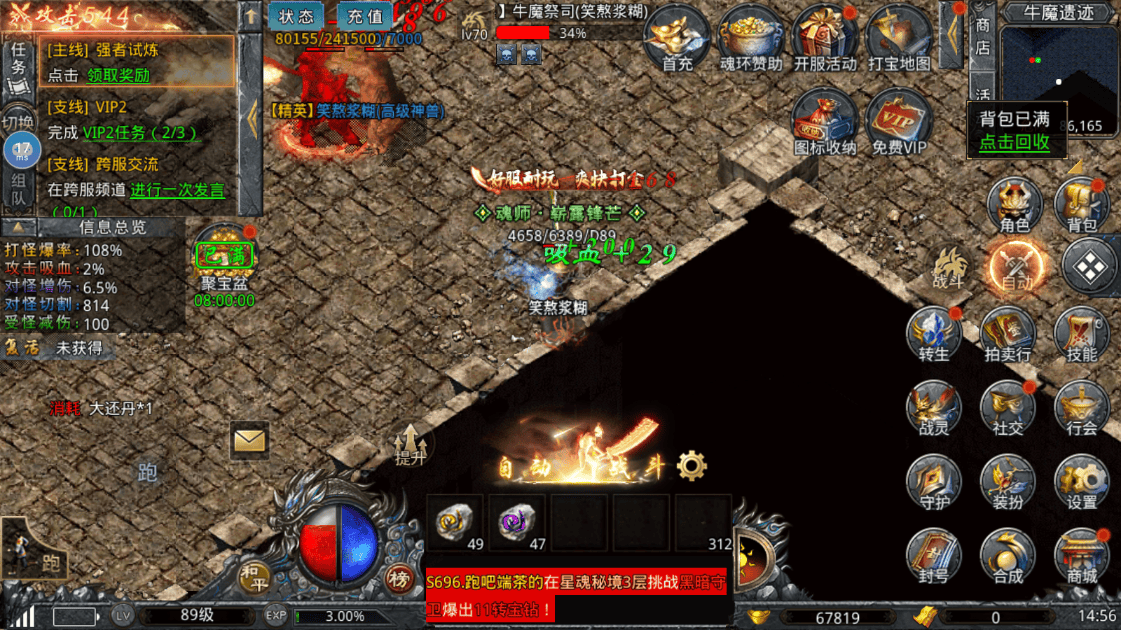This screenshot has height=630, width=1121.
Task: Click 领取奖励 to claim quest reward
Action: [118, 75]
